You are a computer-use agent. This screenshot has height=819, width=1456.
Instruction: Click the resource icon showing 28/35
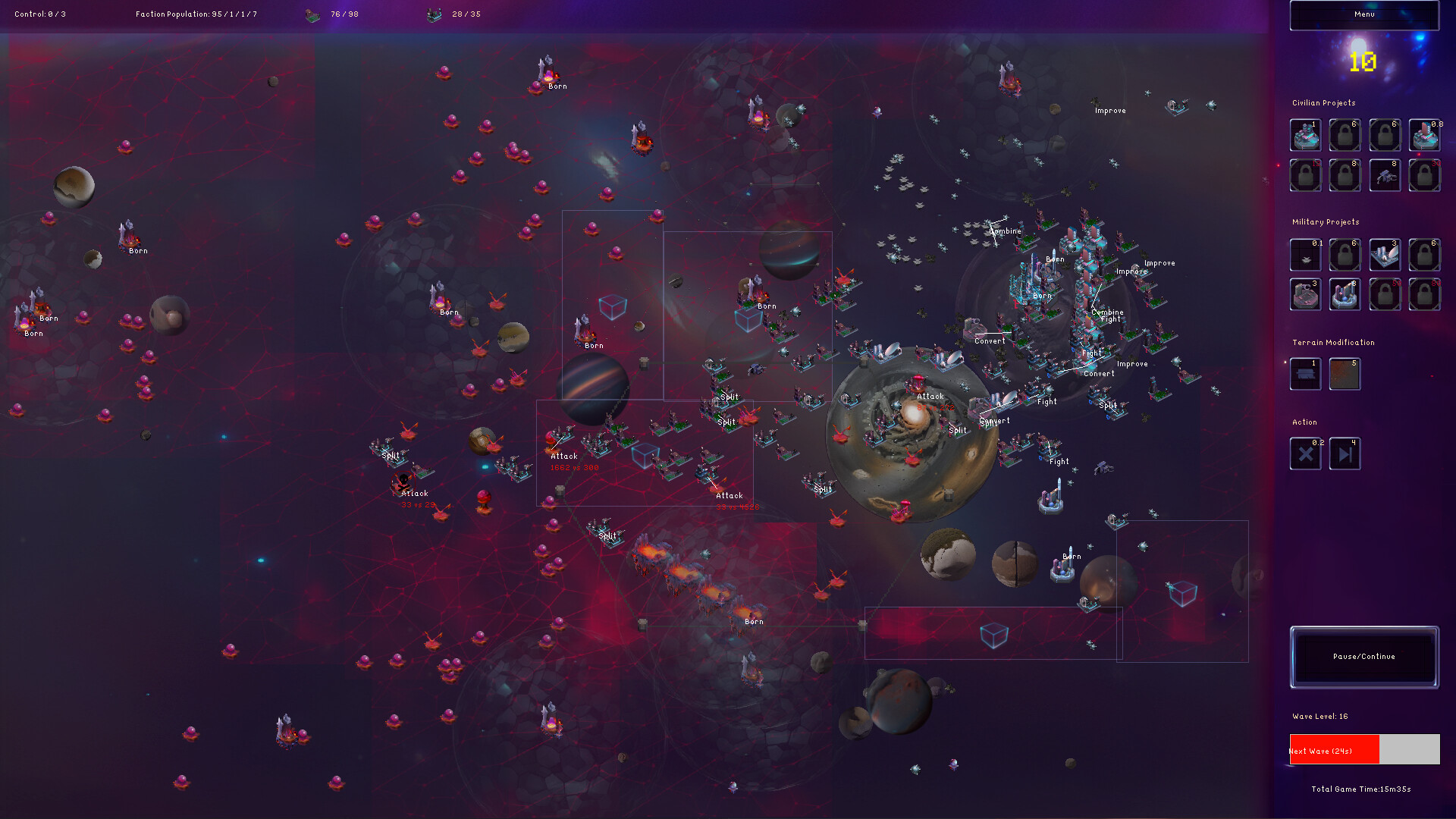[434, 14]
